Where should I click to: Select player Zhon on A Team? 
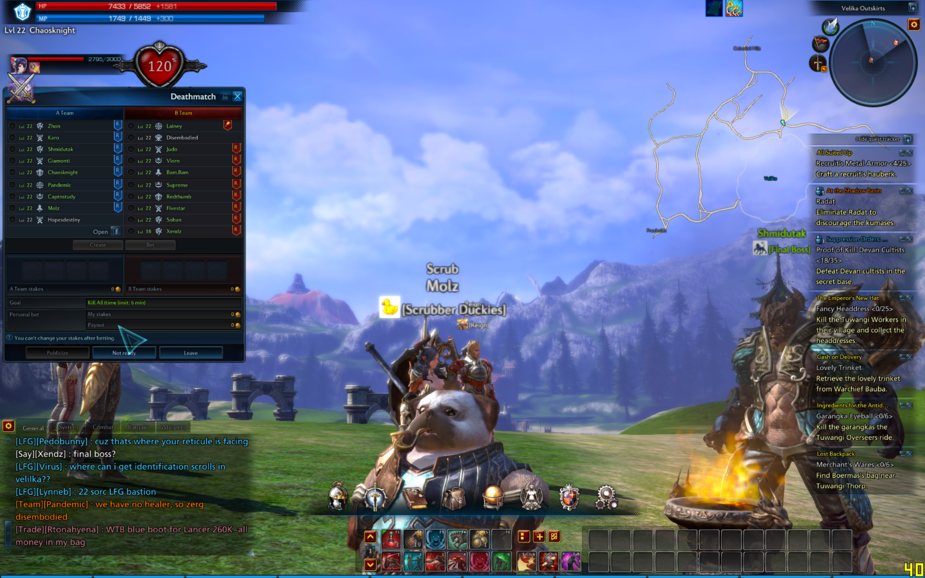[54, 126]
